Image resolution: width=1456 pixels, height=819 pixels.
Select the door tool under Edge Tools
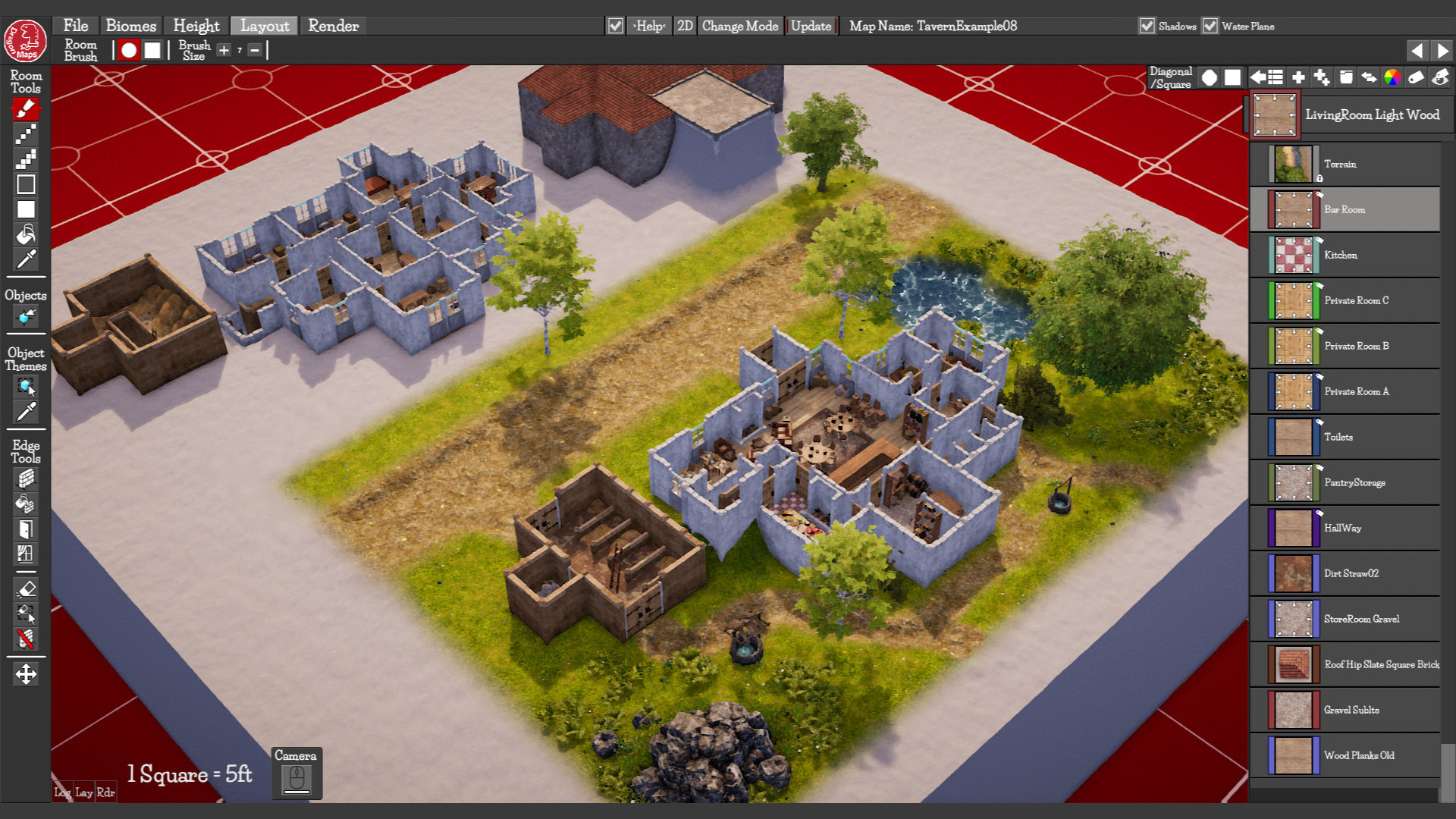[26, 529]
